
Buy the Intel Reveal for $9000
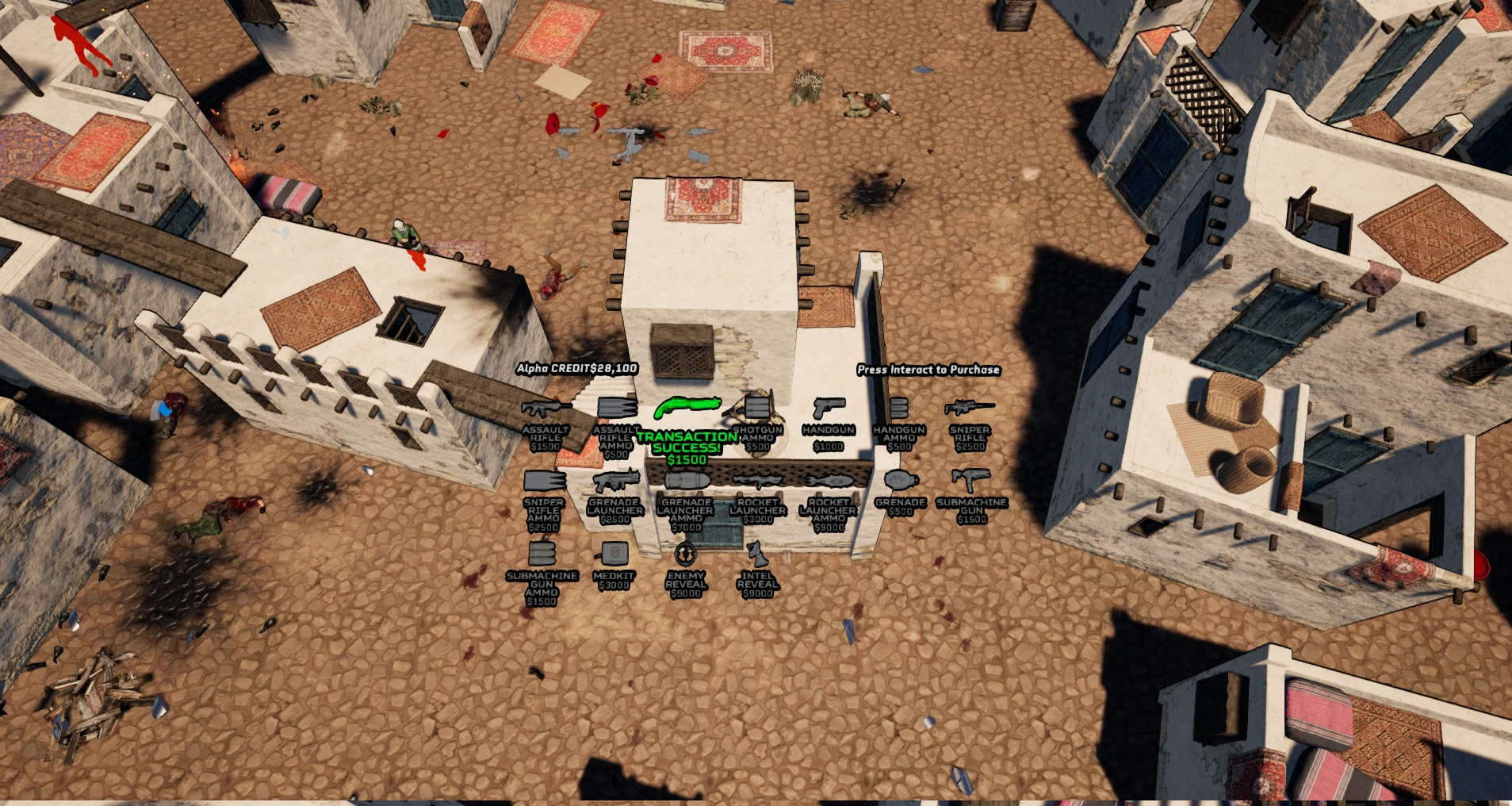(x=756, y=553)
